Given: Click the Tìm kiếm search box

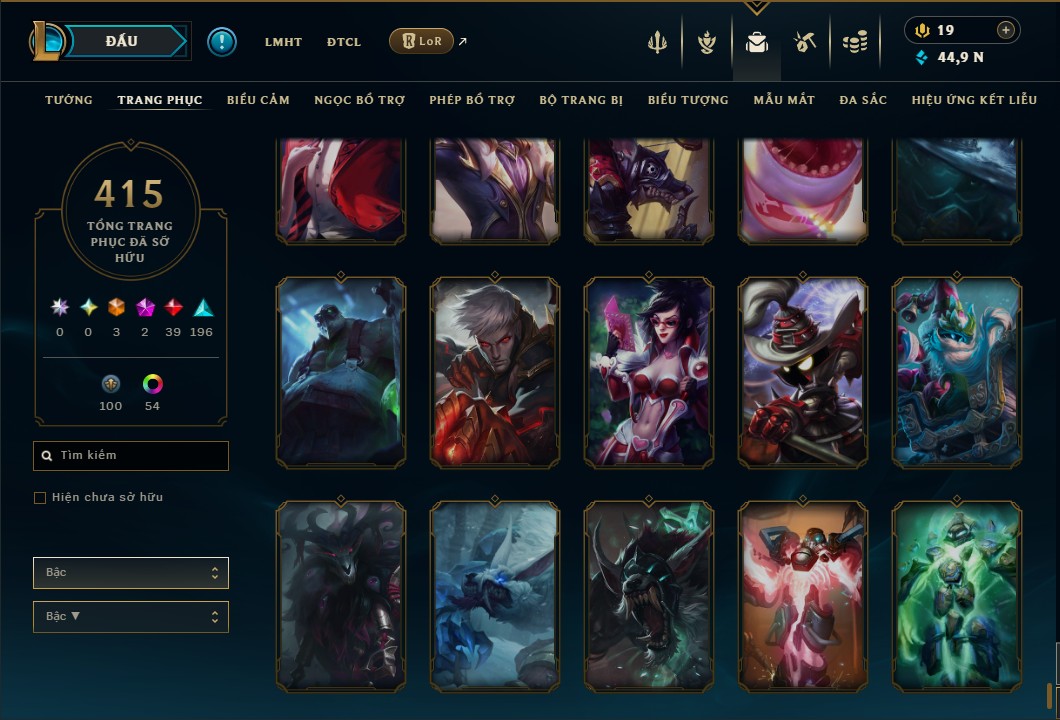Looking at the screenshot, I should click(131, 456).
